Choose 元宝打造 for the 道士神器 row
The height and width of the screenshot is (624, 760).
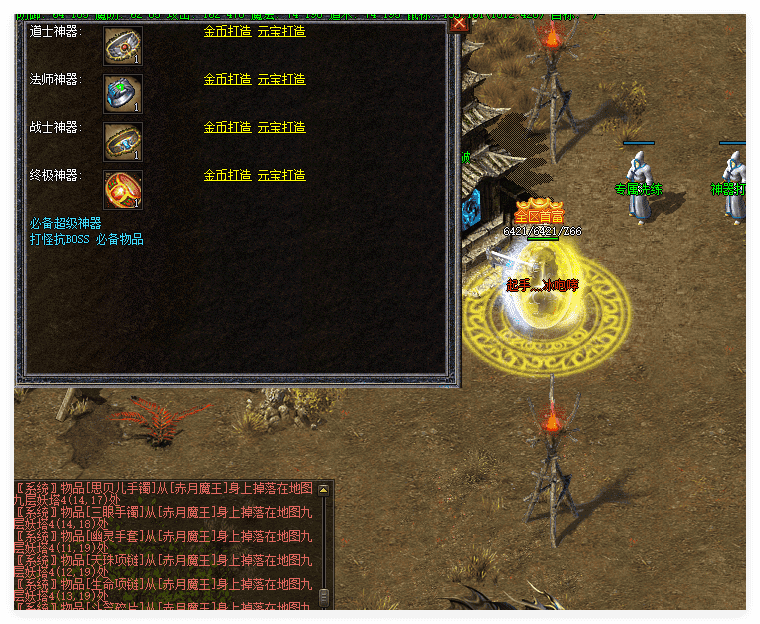[282, 31]
